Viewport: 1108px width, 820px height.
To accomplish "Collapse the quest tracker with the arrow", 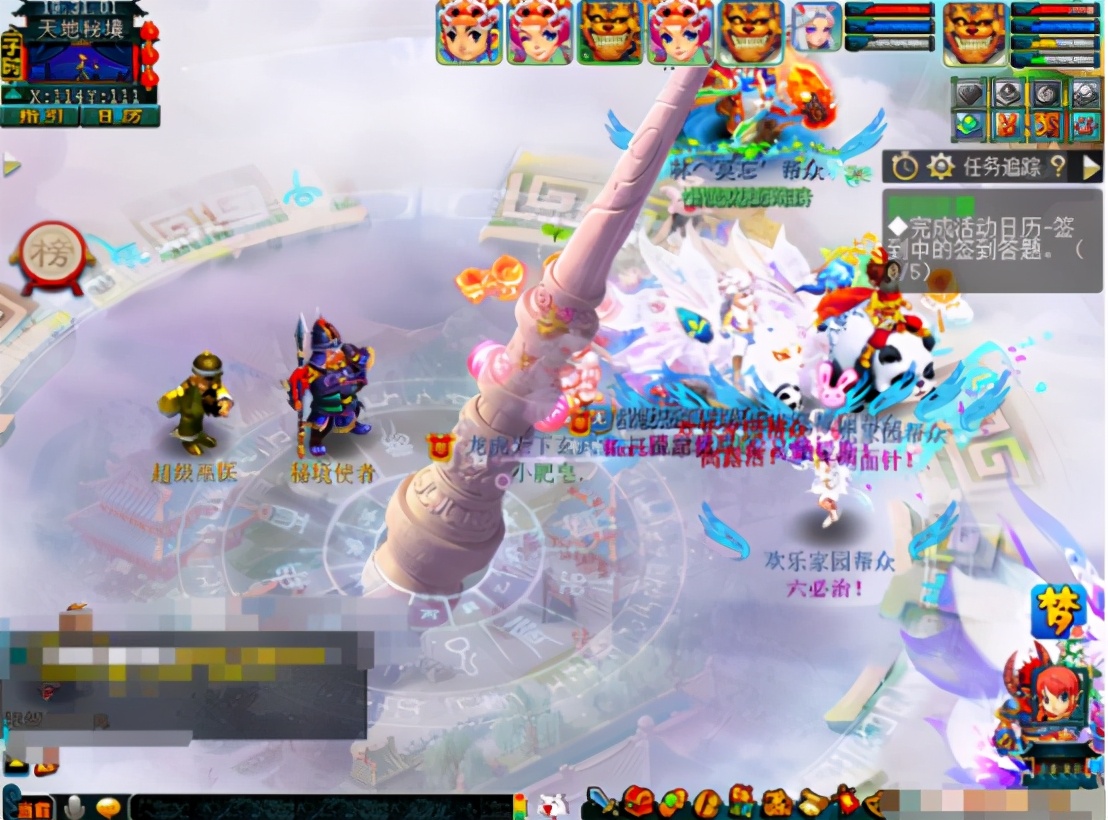I will click(1091, 166).
